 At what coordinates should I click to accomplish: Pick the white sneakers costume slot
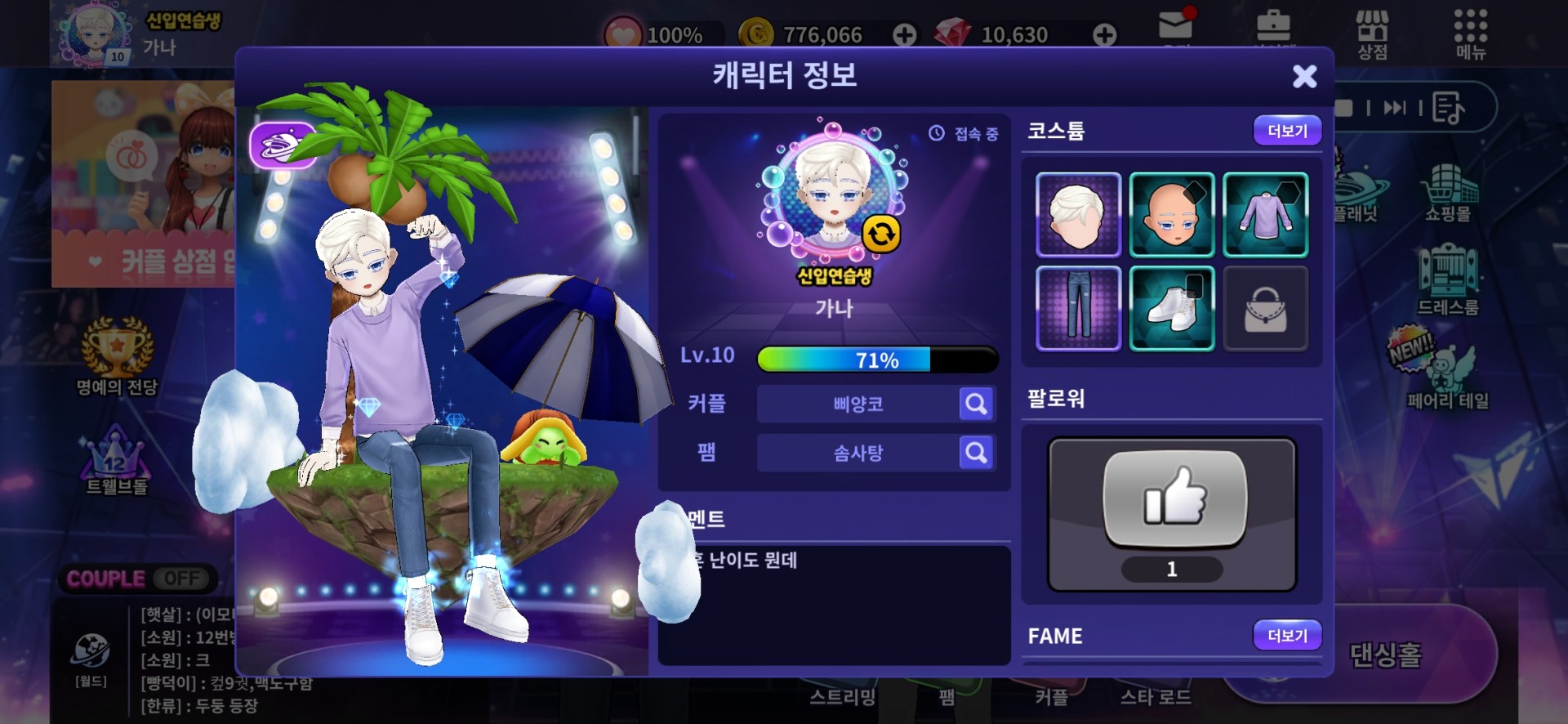click(x=1172, y=308)
